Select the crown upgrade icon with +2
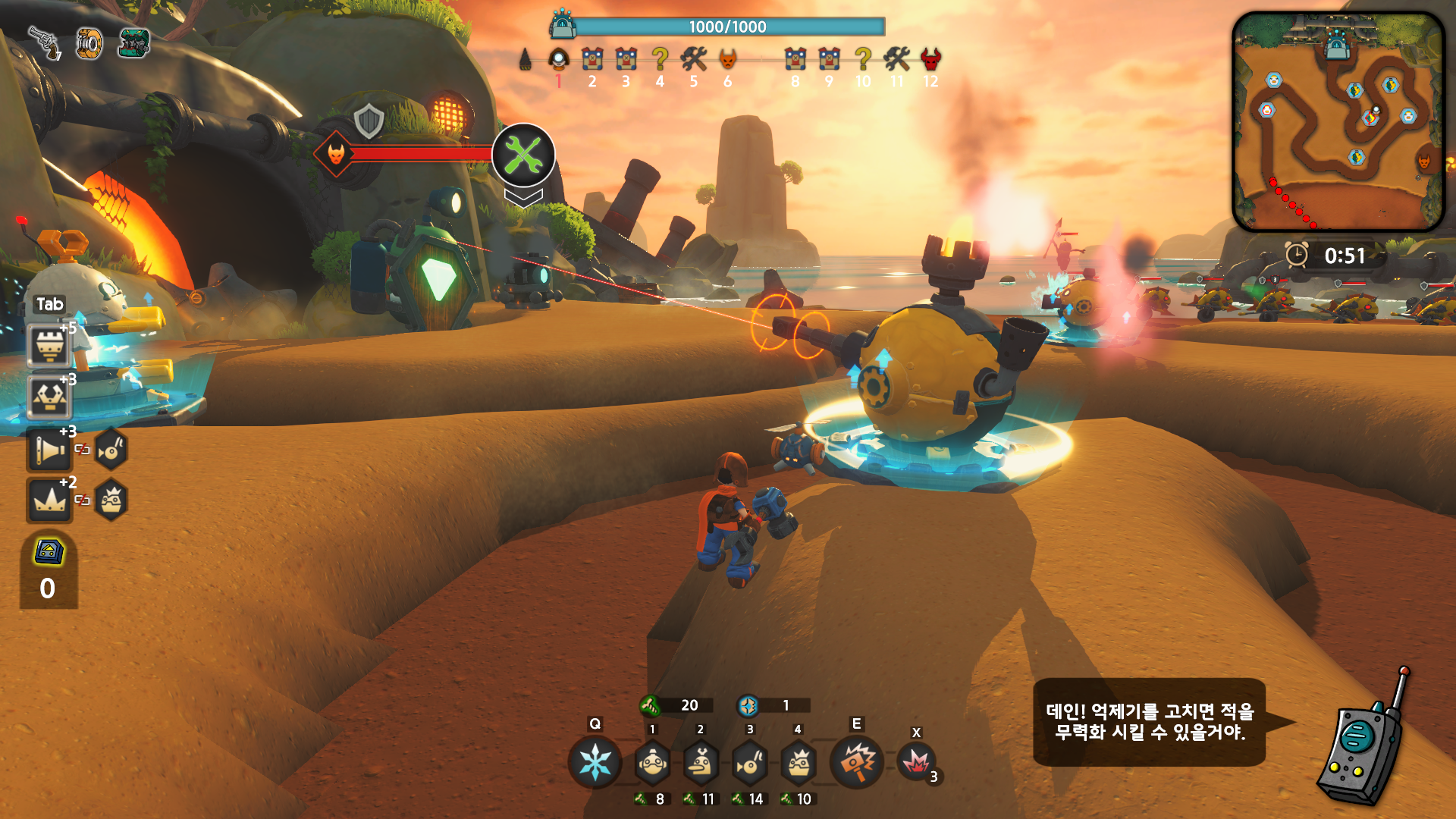This screenshot has width=1456, height=819. tap(49, 500)
